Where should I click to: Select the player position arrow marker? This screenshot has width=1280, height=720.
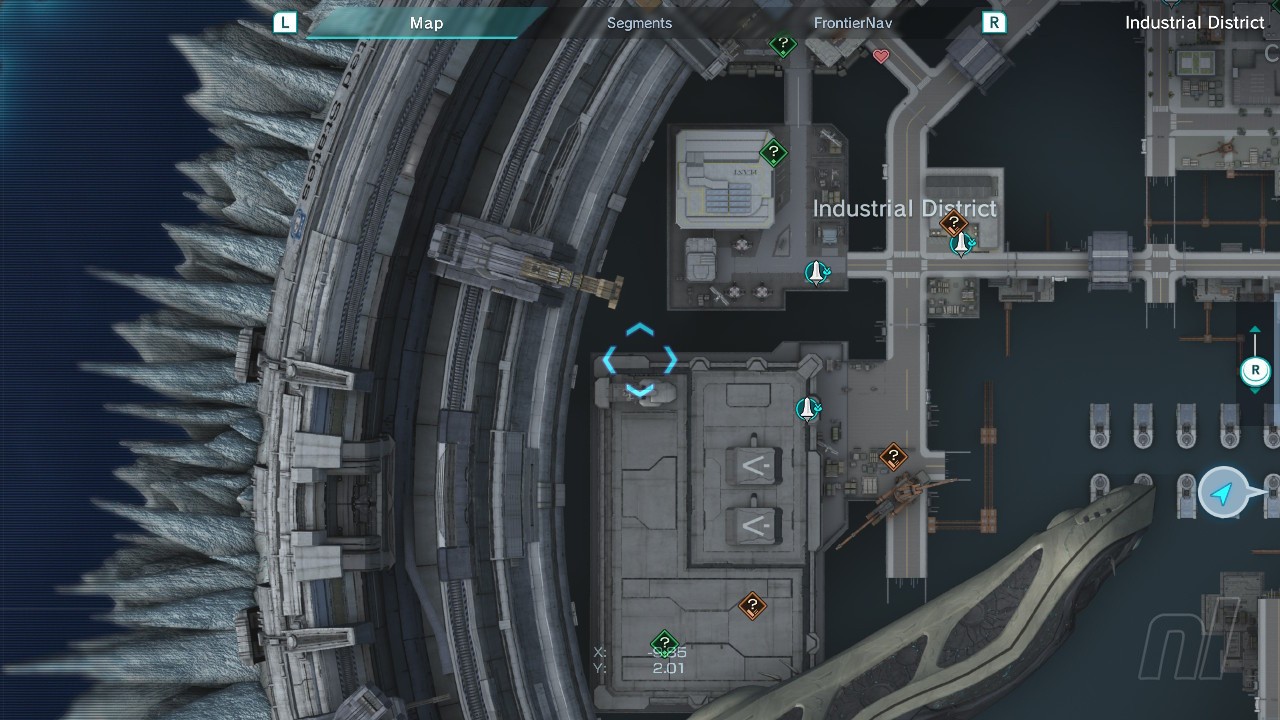(x=1222, y=493)
